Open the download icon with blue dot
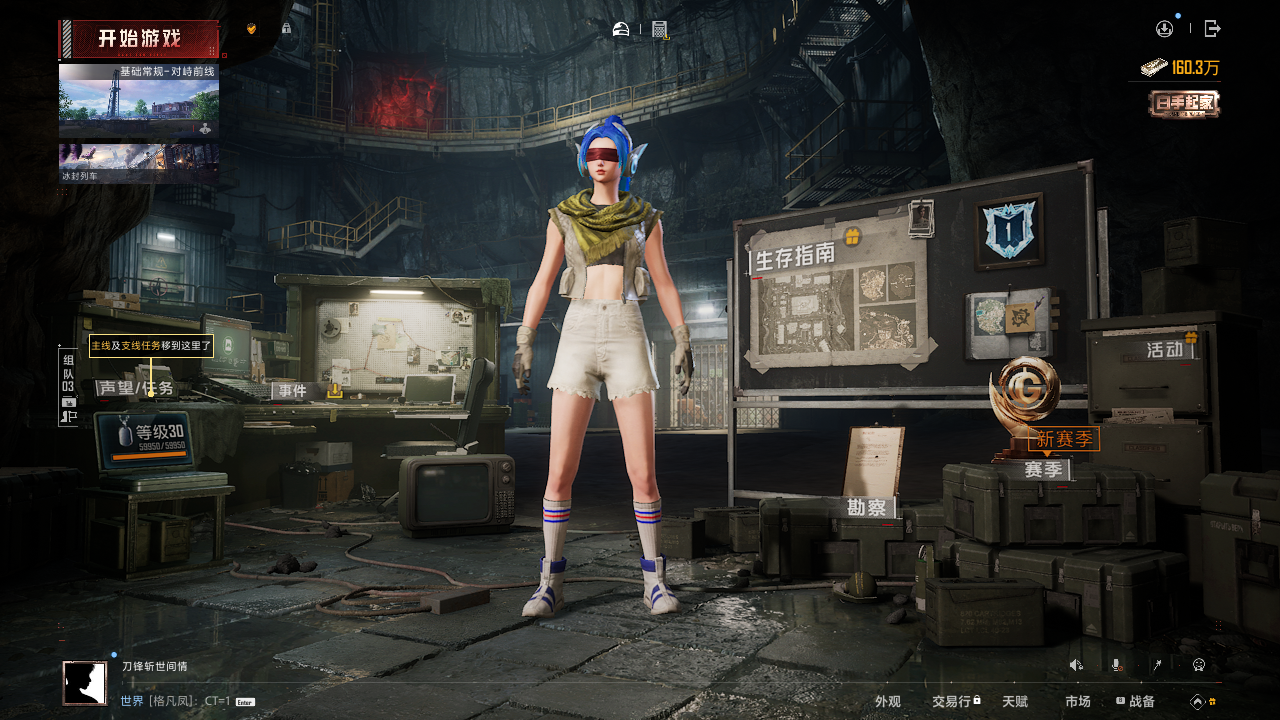Screen dimensions: 1280x720 [x=1164, y=29]
